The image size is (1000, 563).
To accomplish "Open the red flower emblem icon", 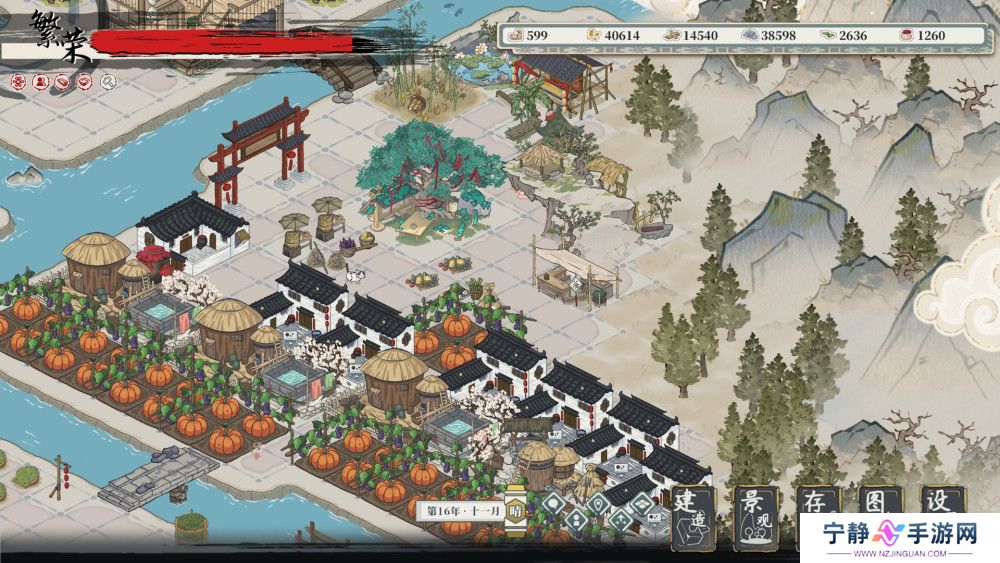I will click(x=20, y=81).
